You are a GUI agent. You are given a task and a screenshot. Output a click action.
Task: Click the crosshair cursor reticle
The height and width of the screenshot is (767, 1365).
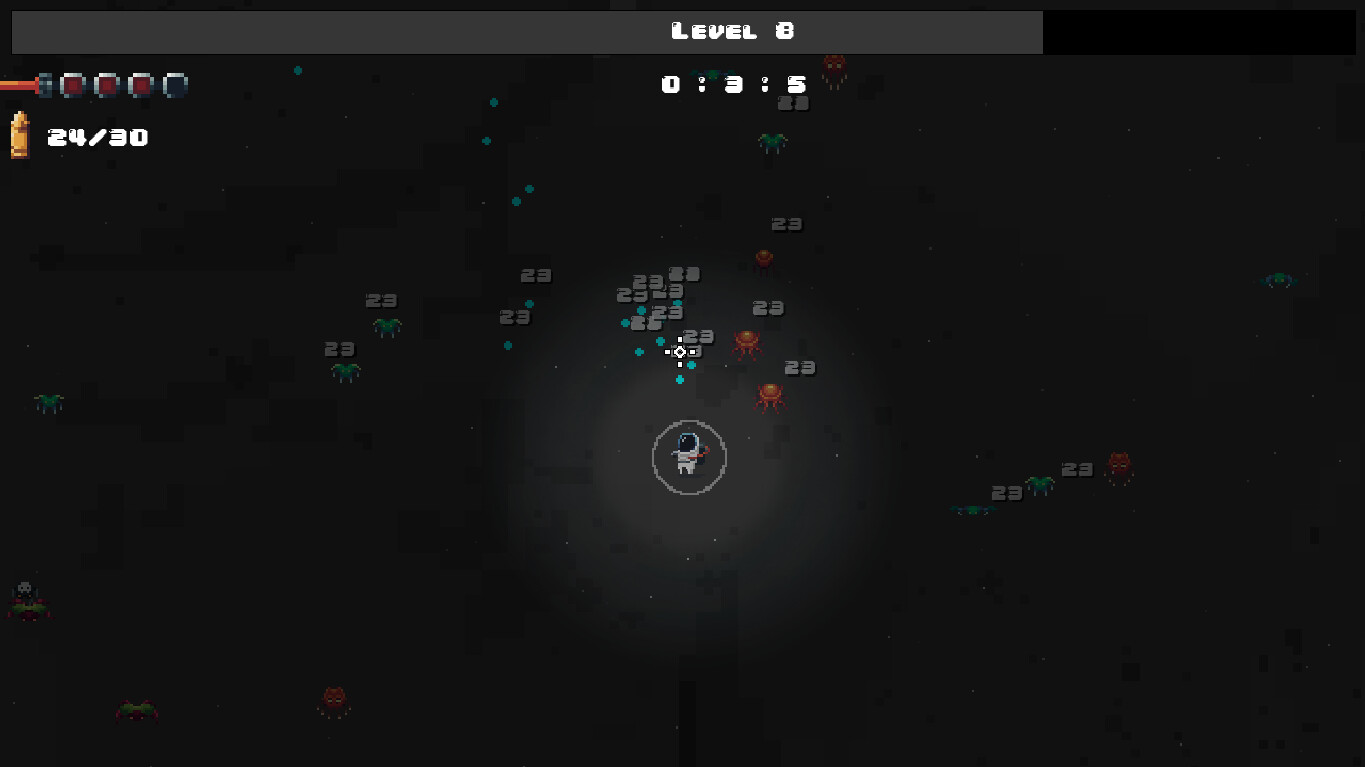680,352
